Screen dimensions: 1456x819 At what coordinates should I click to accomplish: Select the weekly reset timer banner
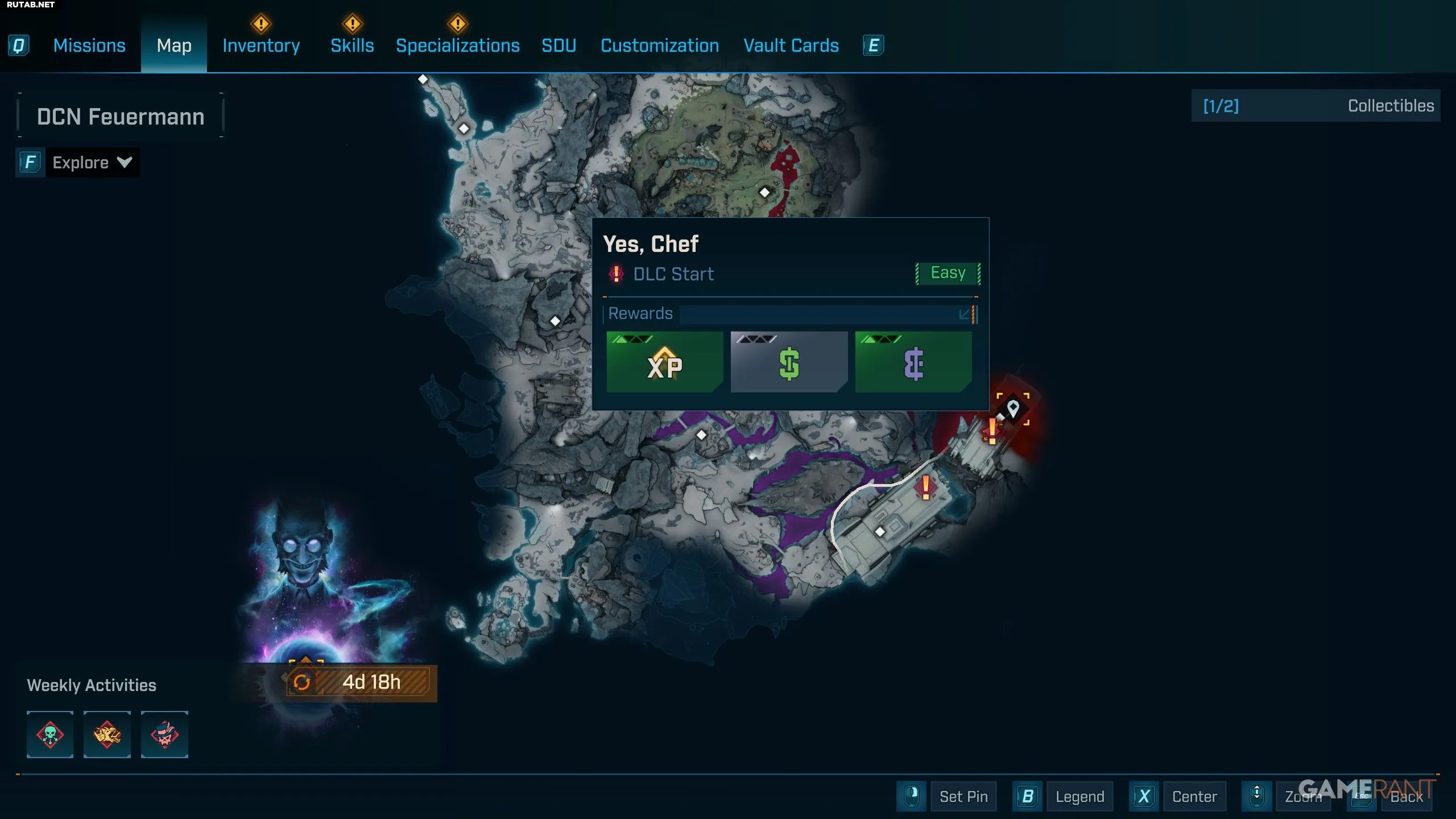click(x=362, y=682)
